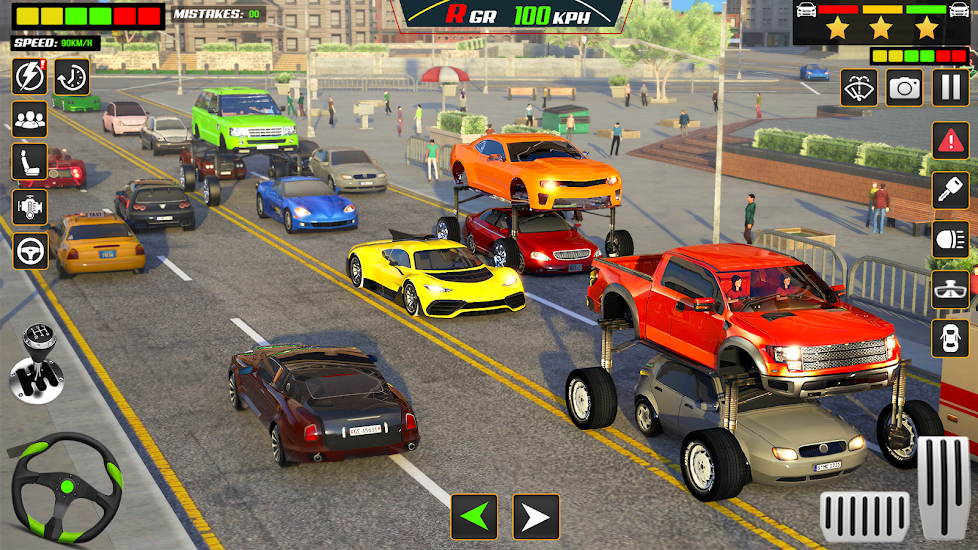The image size is (978, 550).
Task: Tap the engine temperature icon
Action: click(x=30, y=207)
